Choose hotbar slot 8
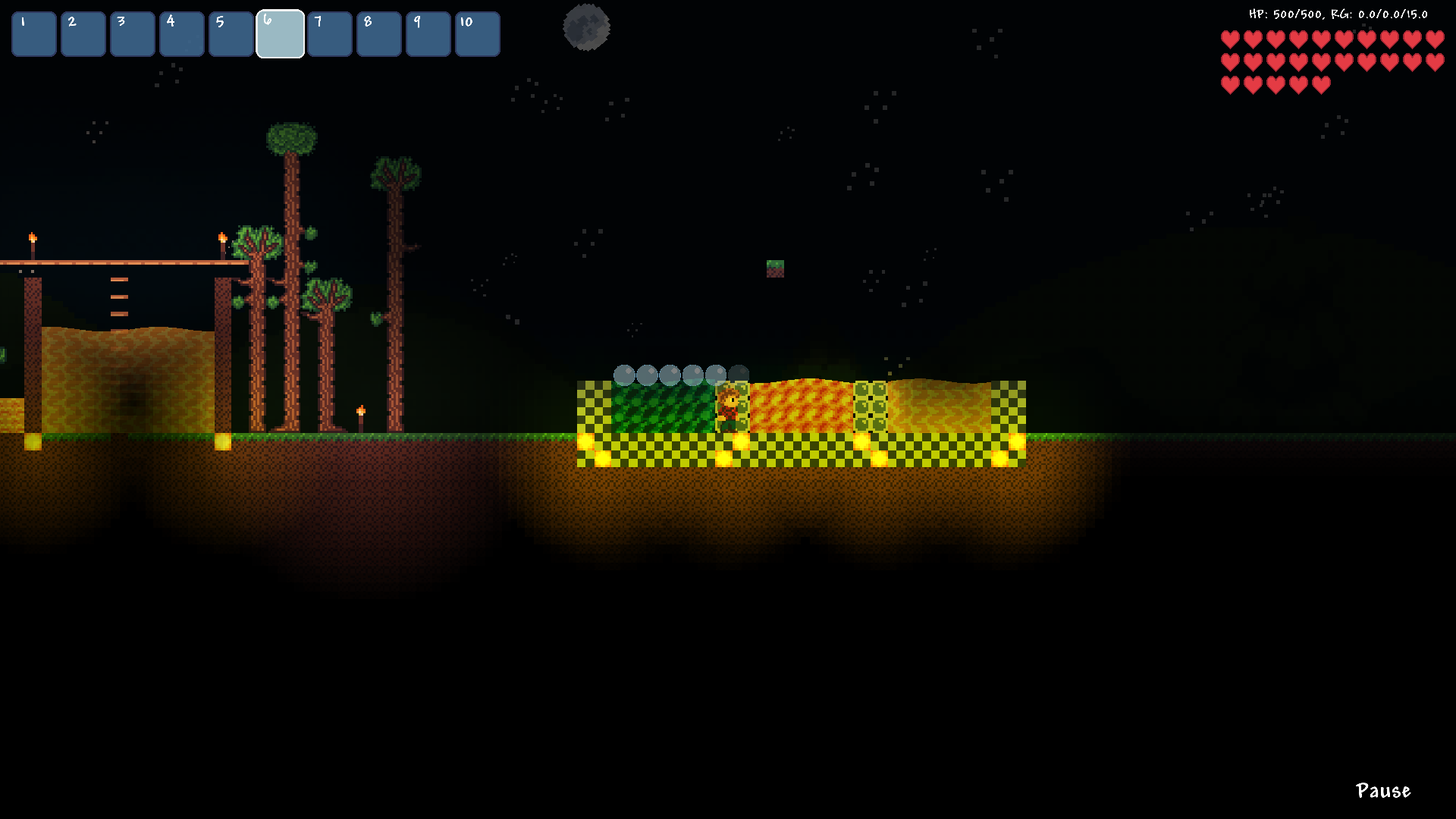Screen dimensions: 1456x819 click(379, 34)
